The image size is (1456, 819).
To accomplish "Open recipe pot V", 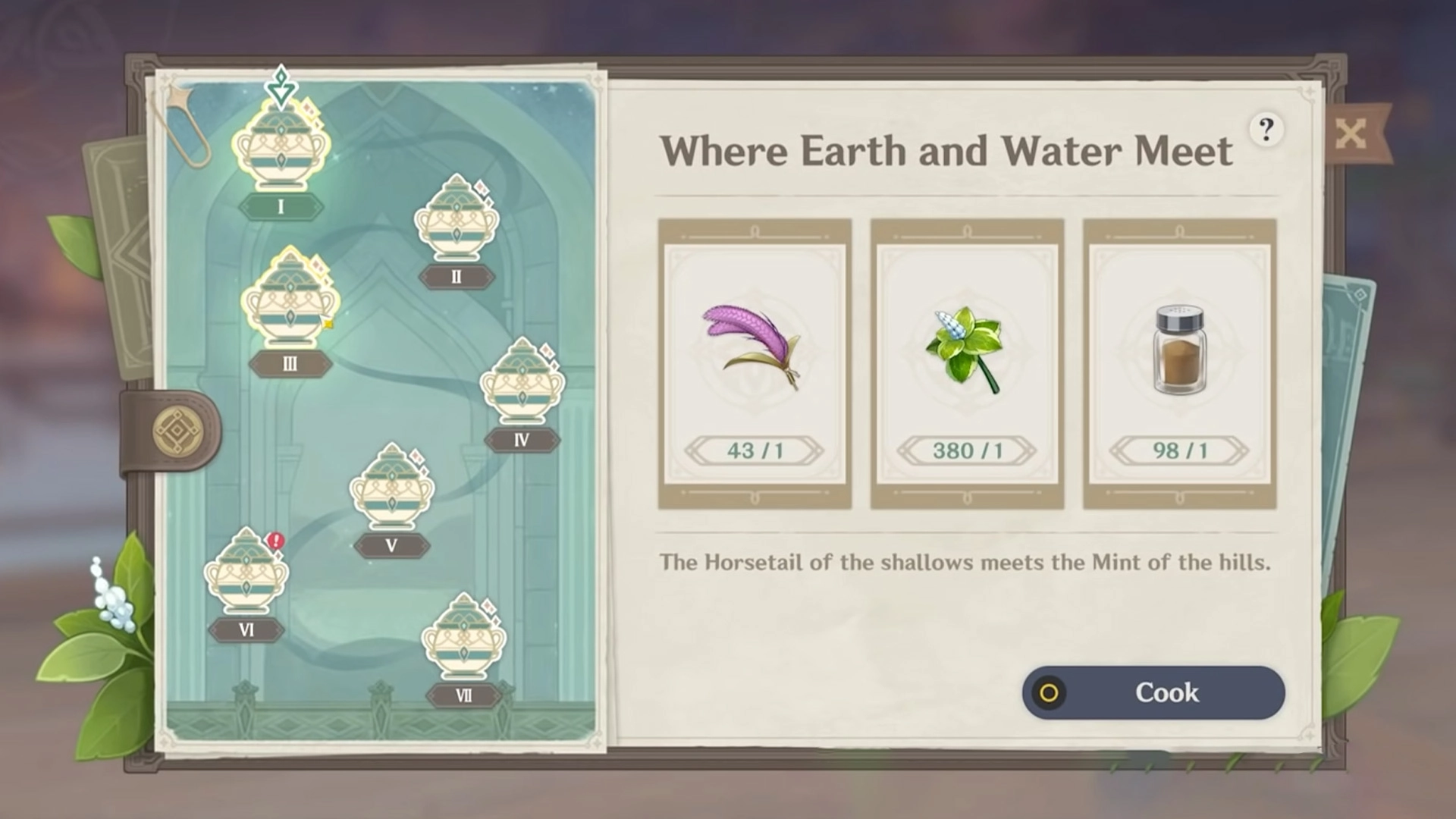I will coord(391,488).
